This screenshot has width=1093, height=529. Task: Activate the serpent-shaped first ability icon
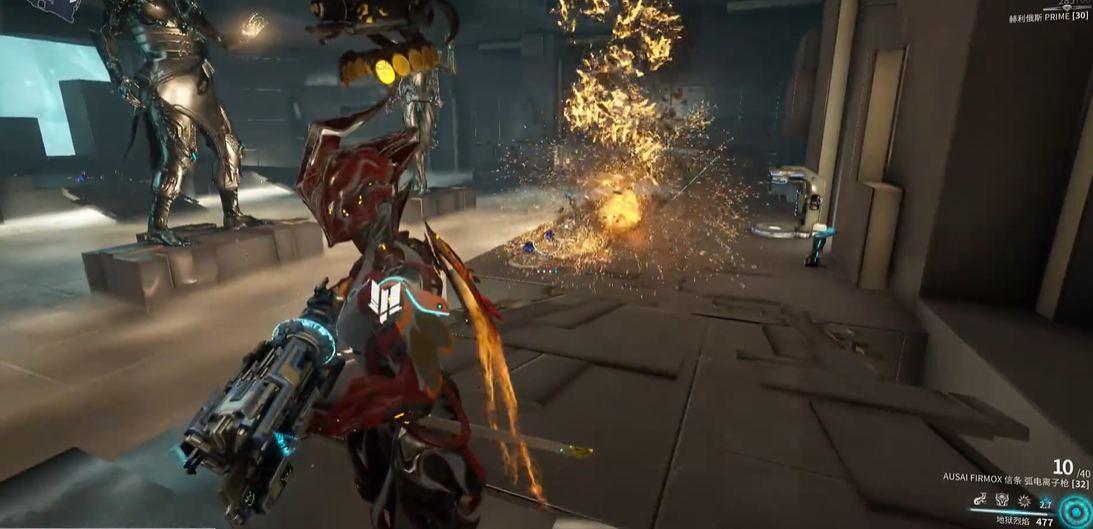tap(980, 500)
